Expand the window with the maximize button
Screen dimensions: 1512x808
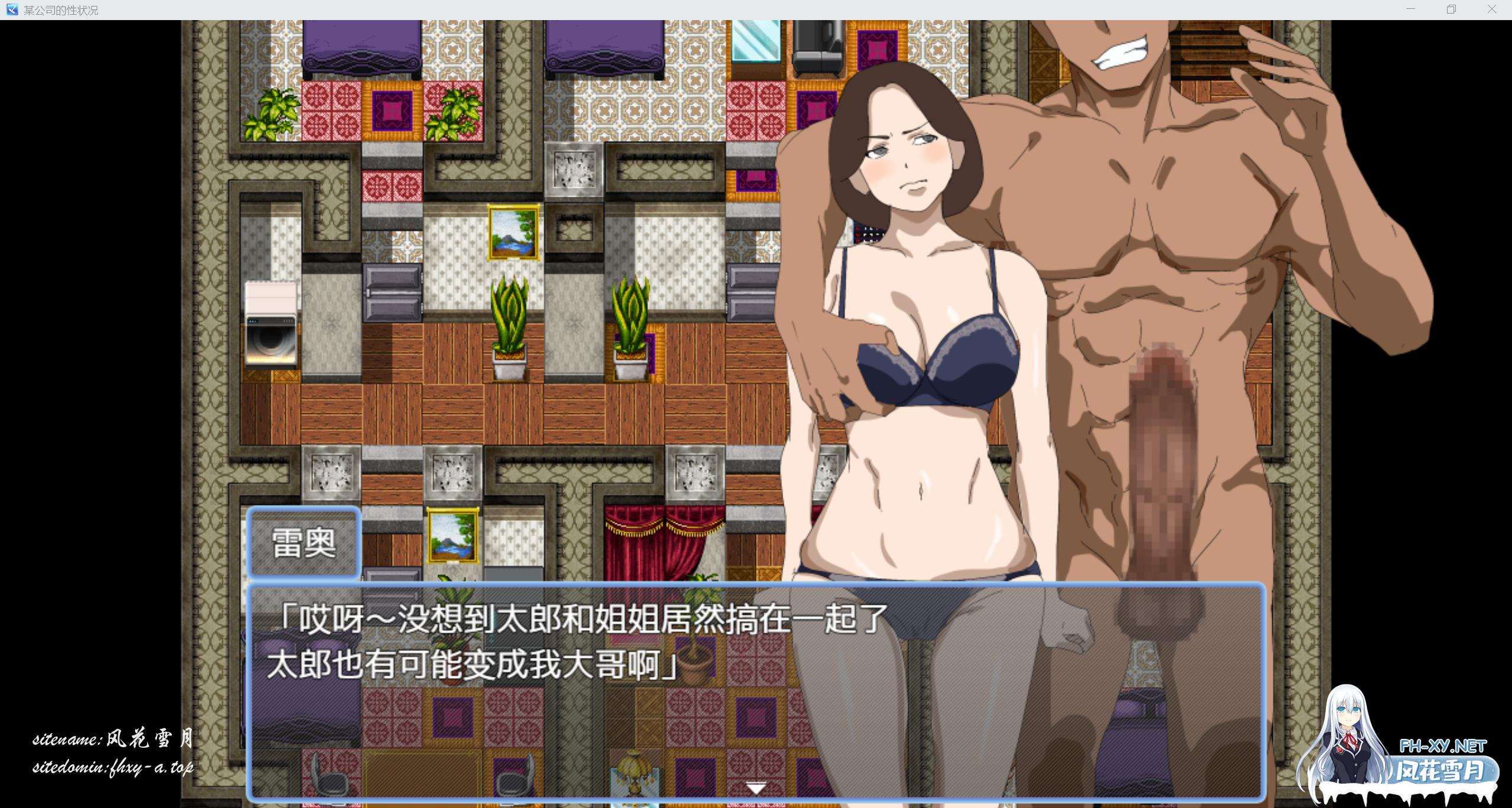(1451, 9)
